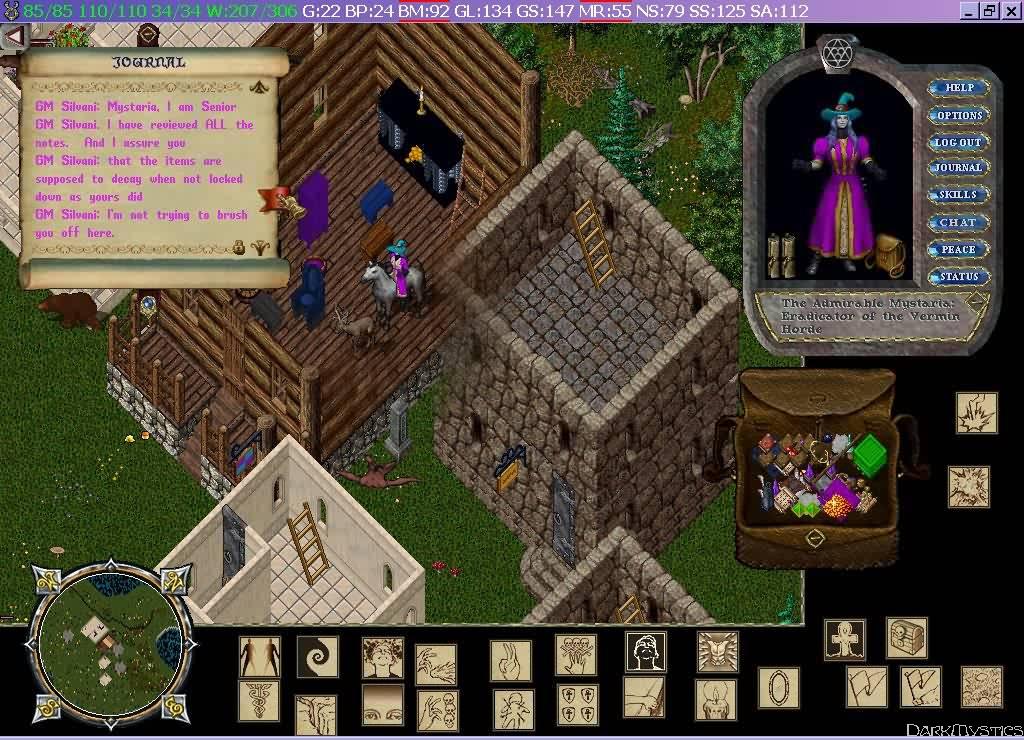Activate the caduceus staff spell icon
The width and height of the screenshot is (1024, 740).
pos(259,701)
